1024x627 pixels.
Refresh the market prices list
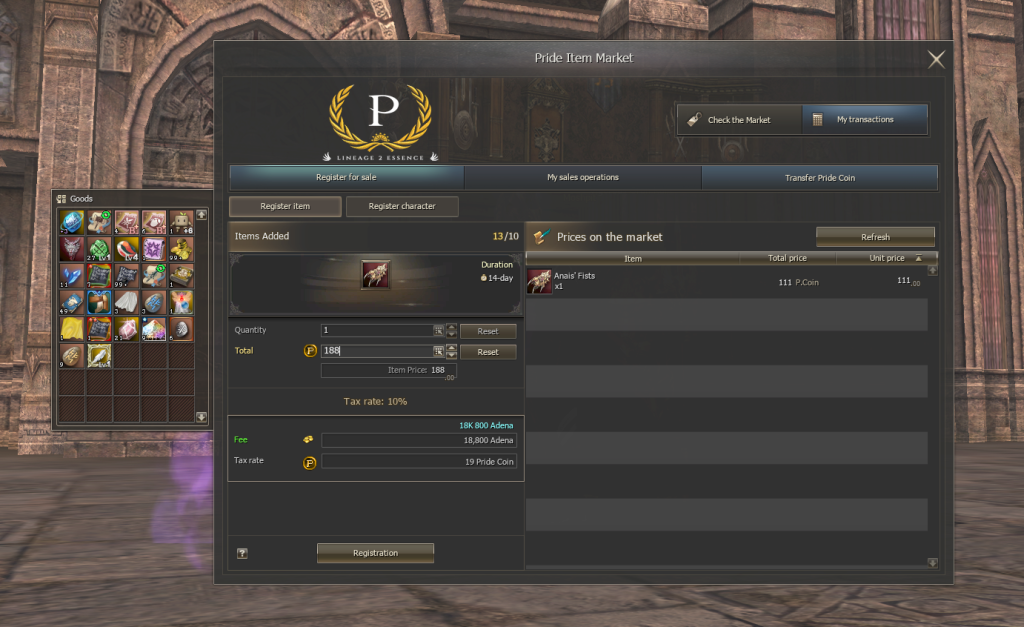(x=875, y=237)
